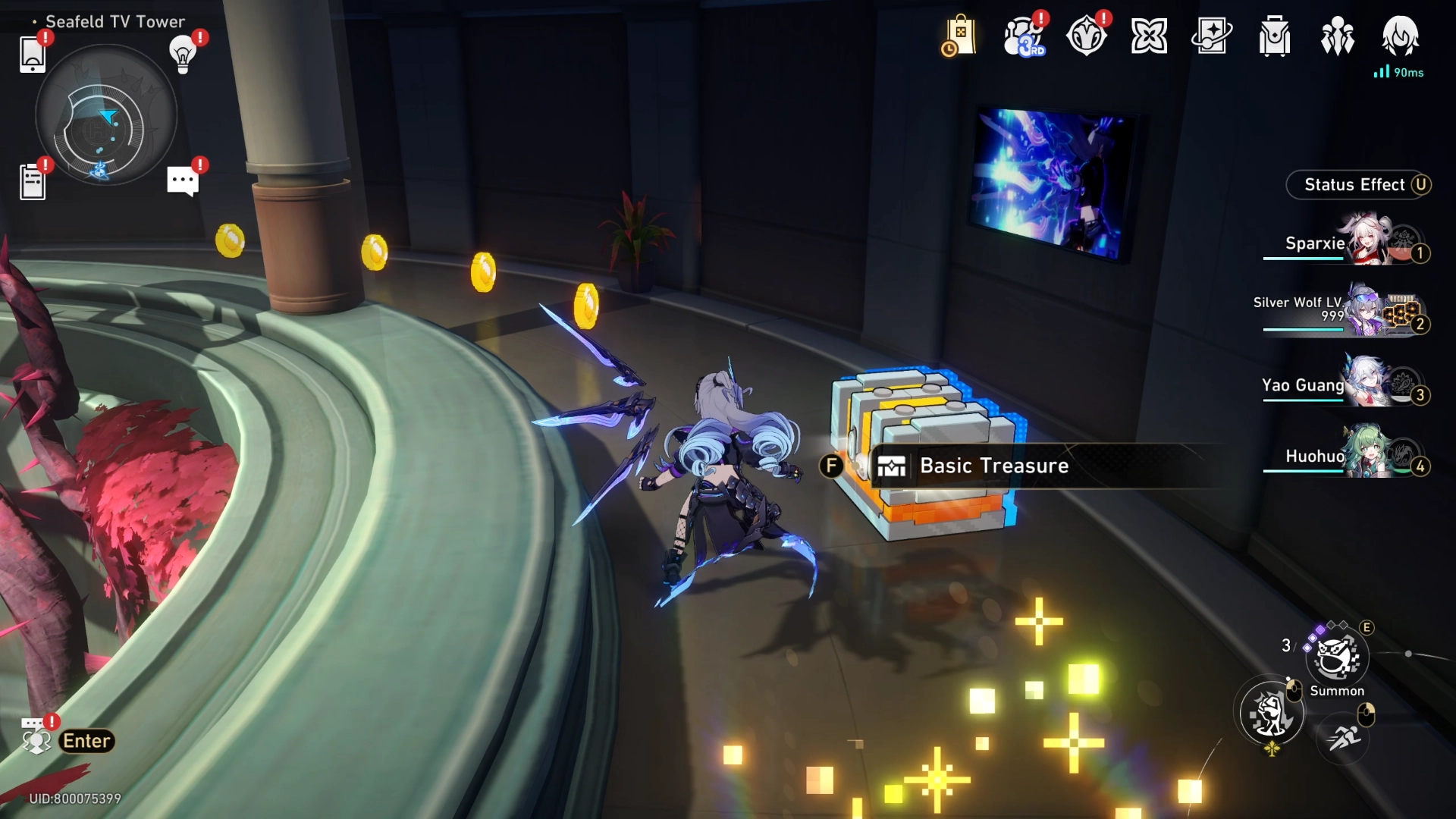Open the shopping bag store icon
Screen dimensions: 1456x819
coord(959,36)
